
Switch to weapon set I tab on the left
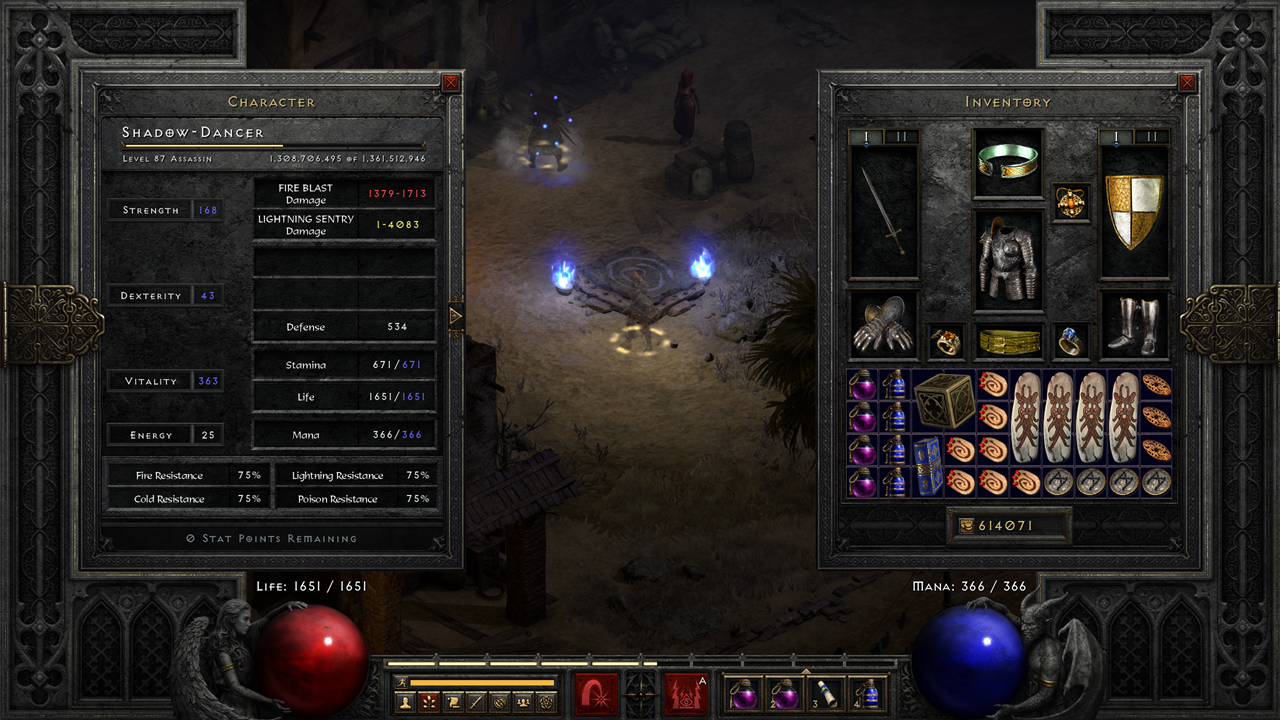(x=866, y=133)
